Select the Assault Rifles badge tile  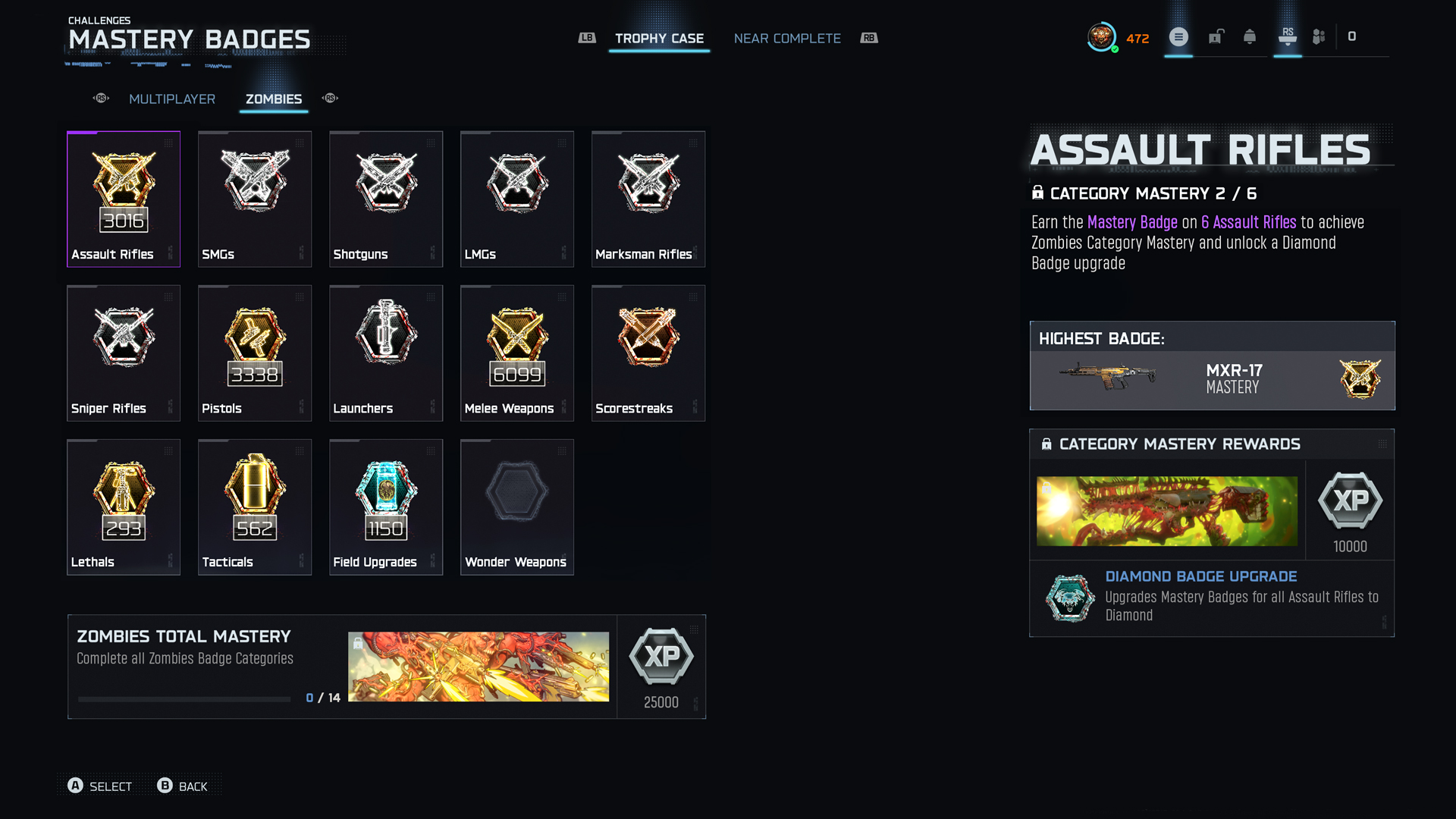pyautogui.click(x=124, y=199)
